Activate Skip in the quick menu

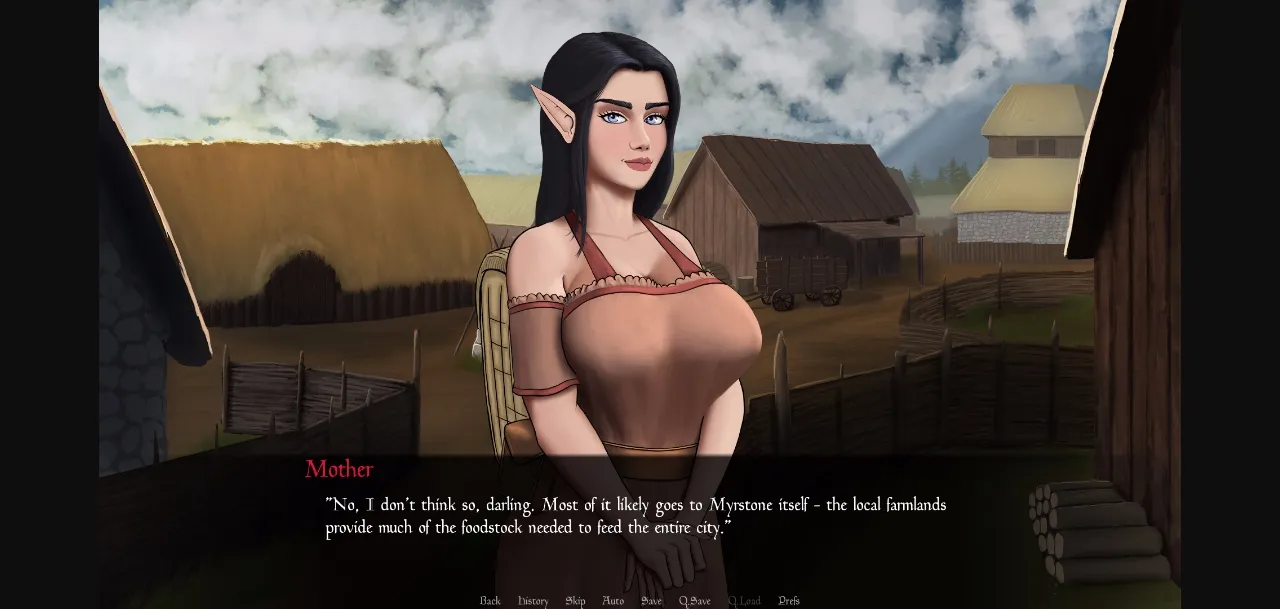click(575, 601)
